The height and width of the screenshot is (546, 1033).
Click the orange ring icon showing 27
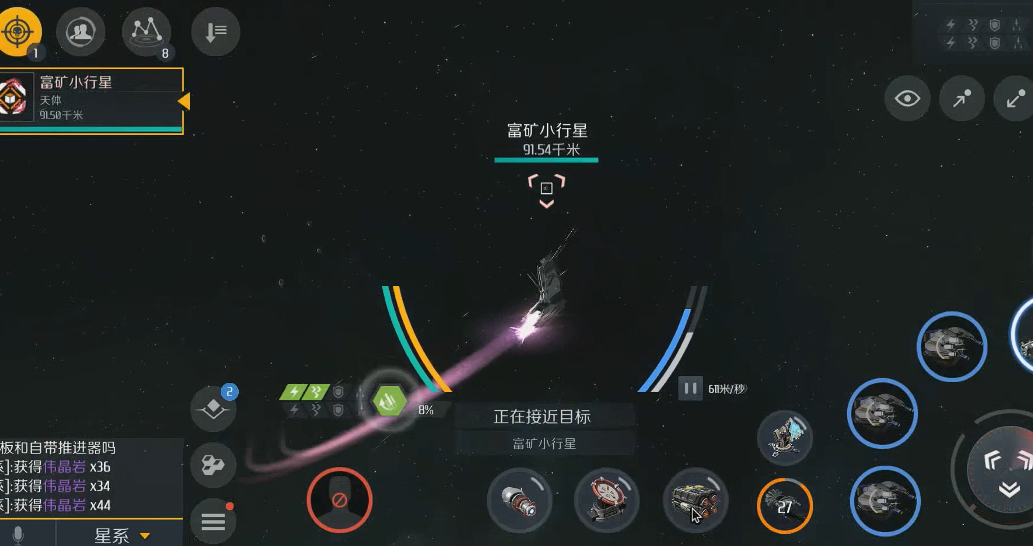[785, 507]
